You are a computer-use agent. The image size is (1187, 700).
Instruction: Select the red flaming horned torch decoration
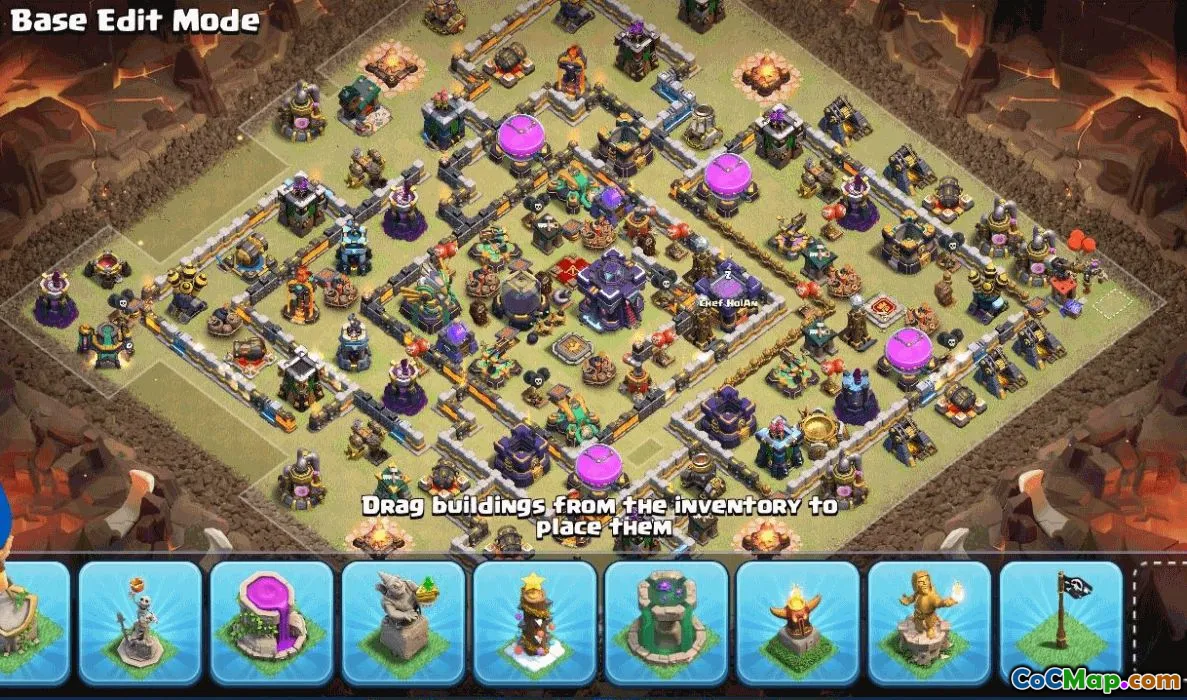pyautogui.click(x=797, y=622)
